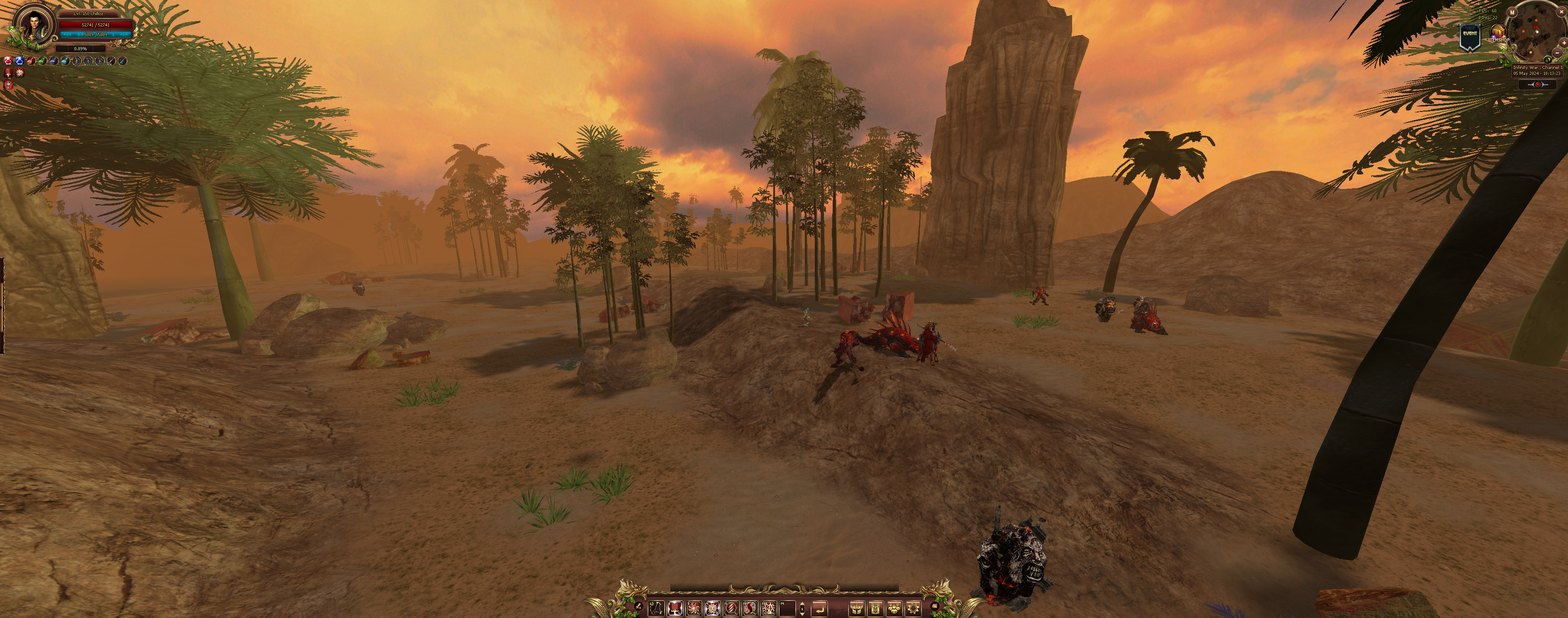This screenshot has width=1568, height=618.
Task: Open the Itemshop gift icon
Action: (1498, 32)
